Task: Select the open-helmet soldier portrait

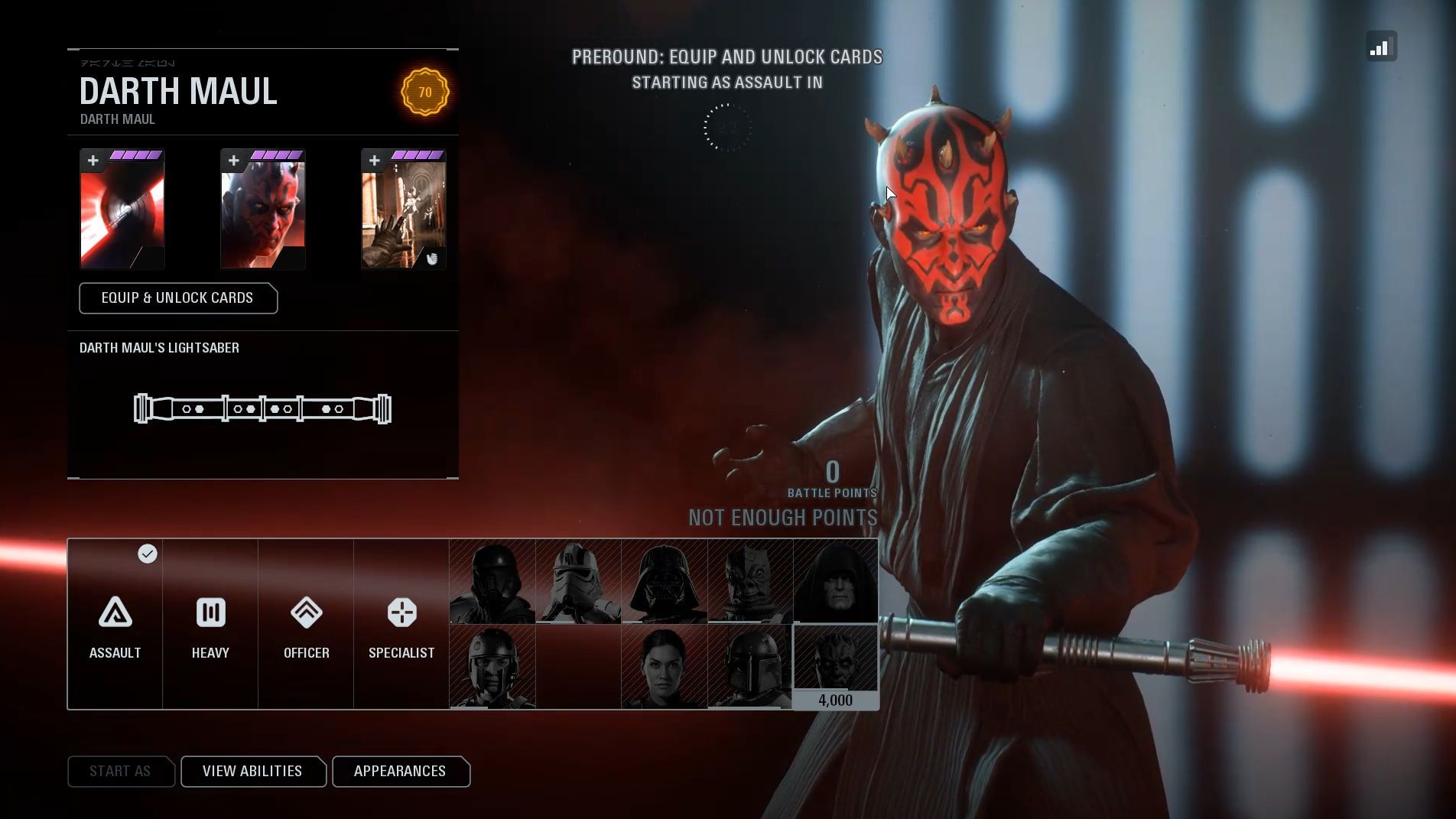Action: 492,667
